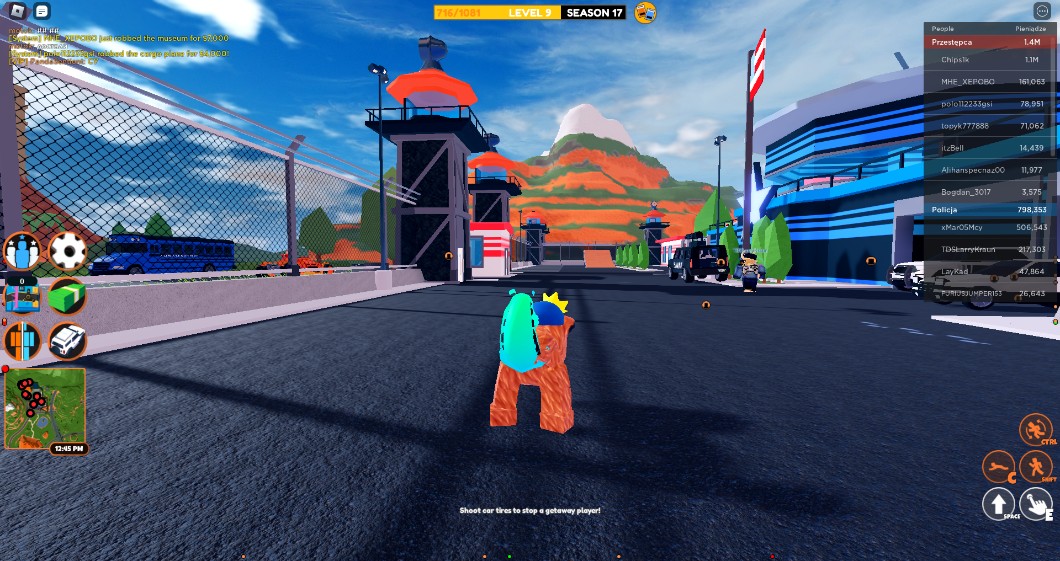
Task: Tap the jump arrow button
Action: pos(998,504)
